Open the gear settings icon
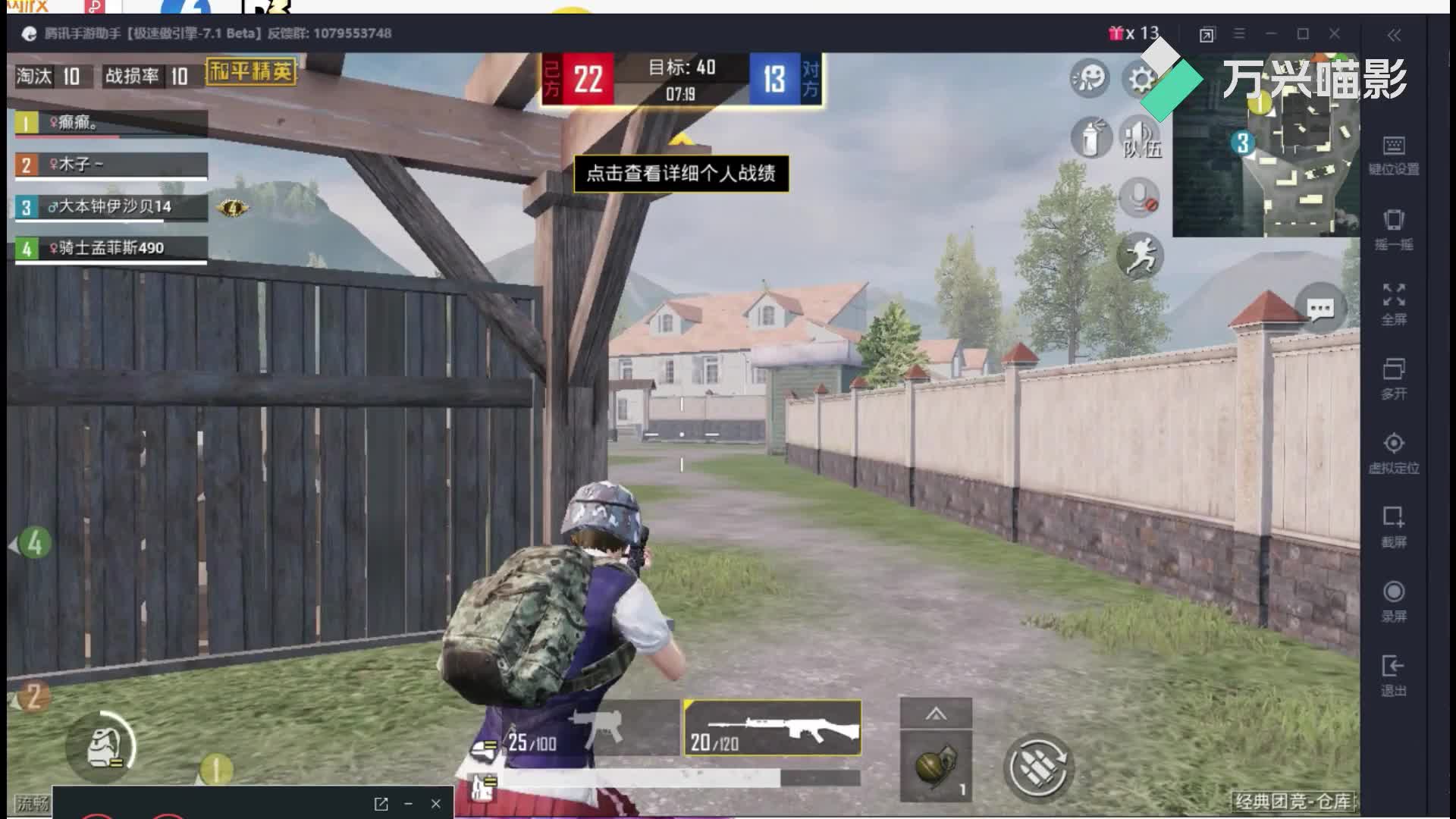 (1140, 79)
